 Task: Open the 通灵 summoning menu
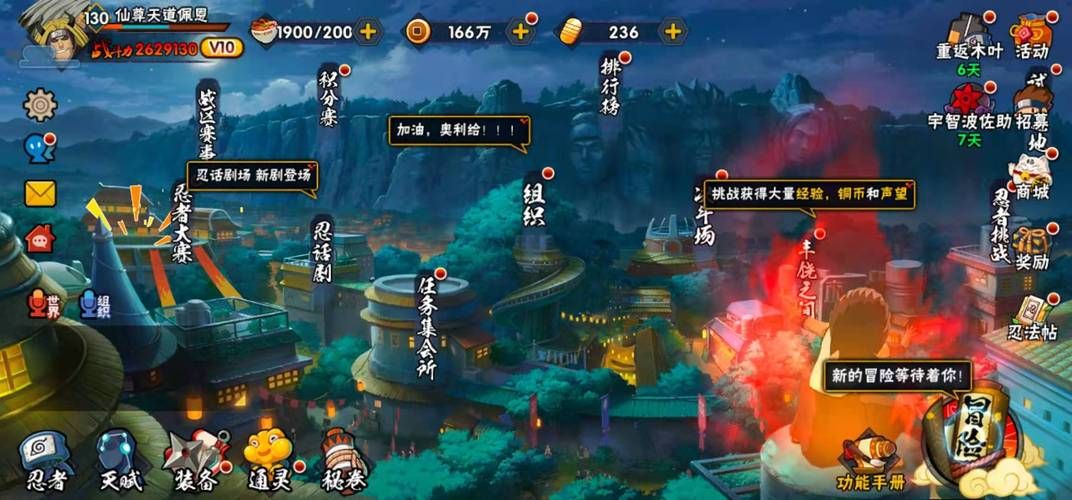point(267,460)
